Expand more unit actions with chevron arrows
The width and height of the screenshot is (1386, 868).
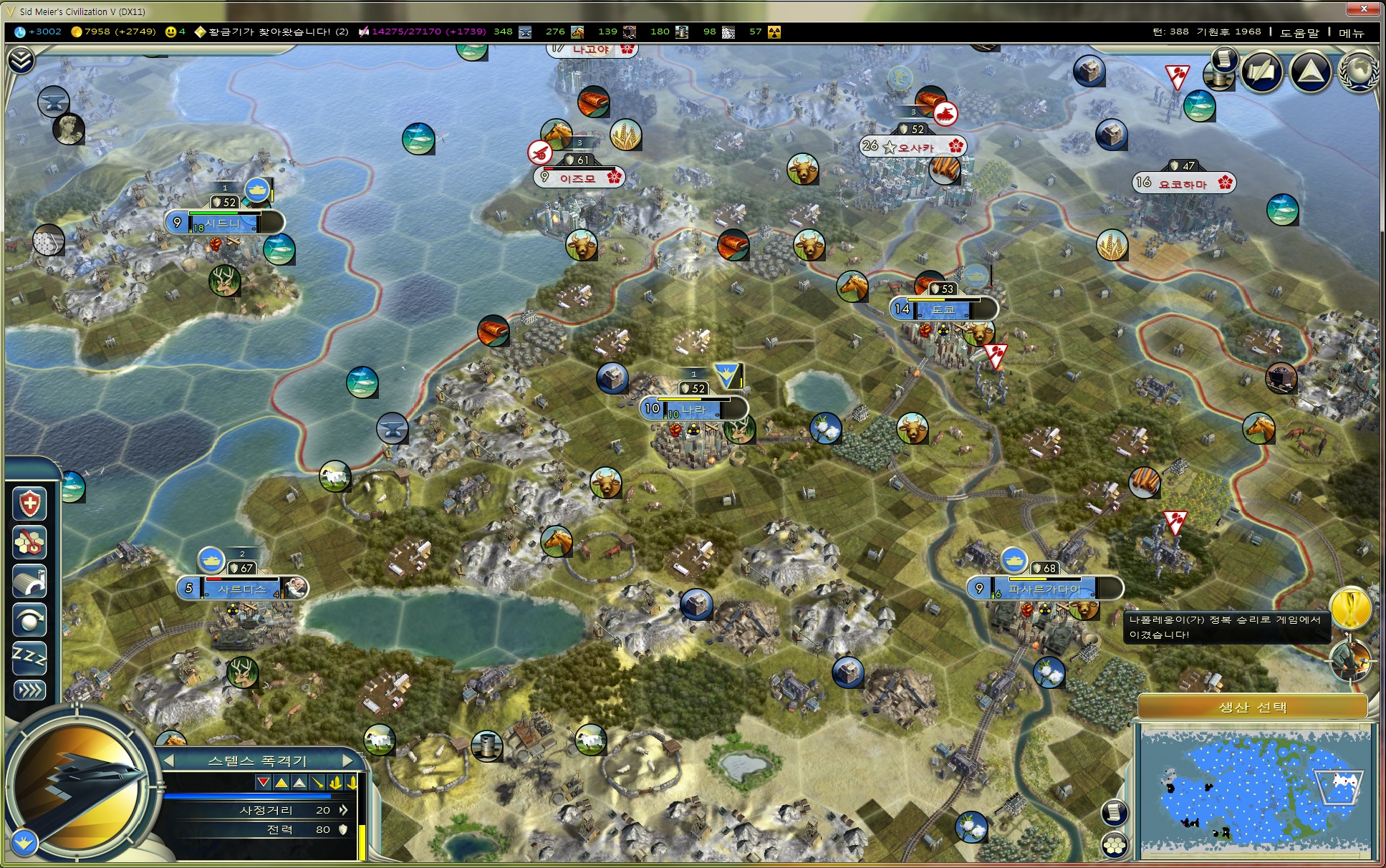pyautogui.click(x=29, y=690)
